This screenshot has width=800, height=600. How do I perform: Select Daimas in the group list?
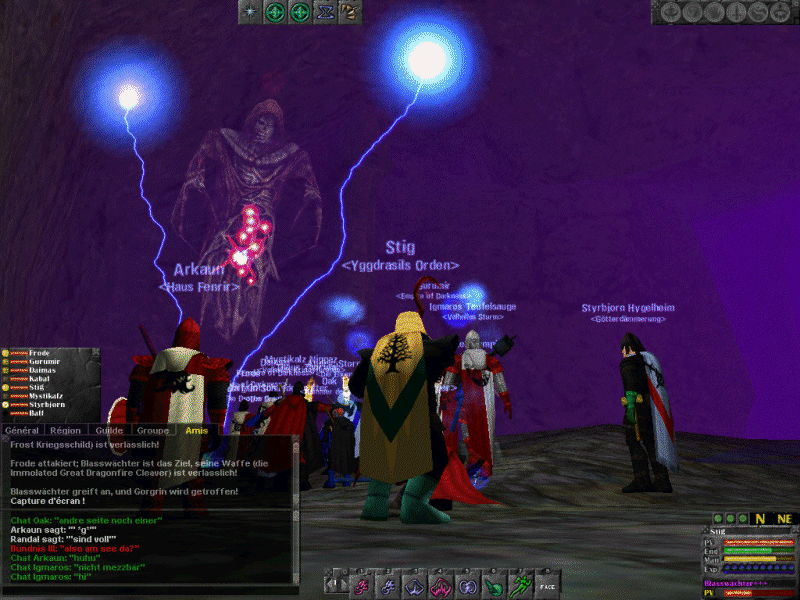[x=43, y=370]
